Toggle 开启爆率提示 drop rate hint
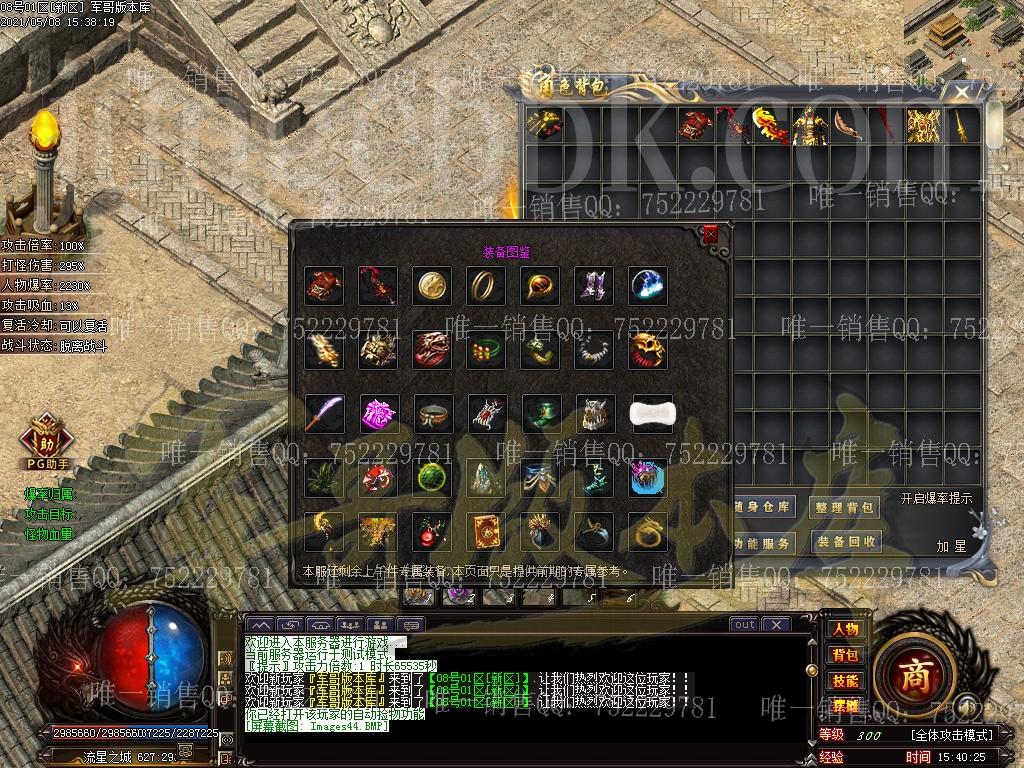This screenshot has width=1024, height=768. pyautogui.click(x=936, y=498)
